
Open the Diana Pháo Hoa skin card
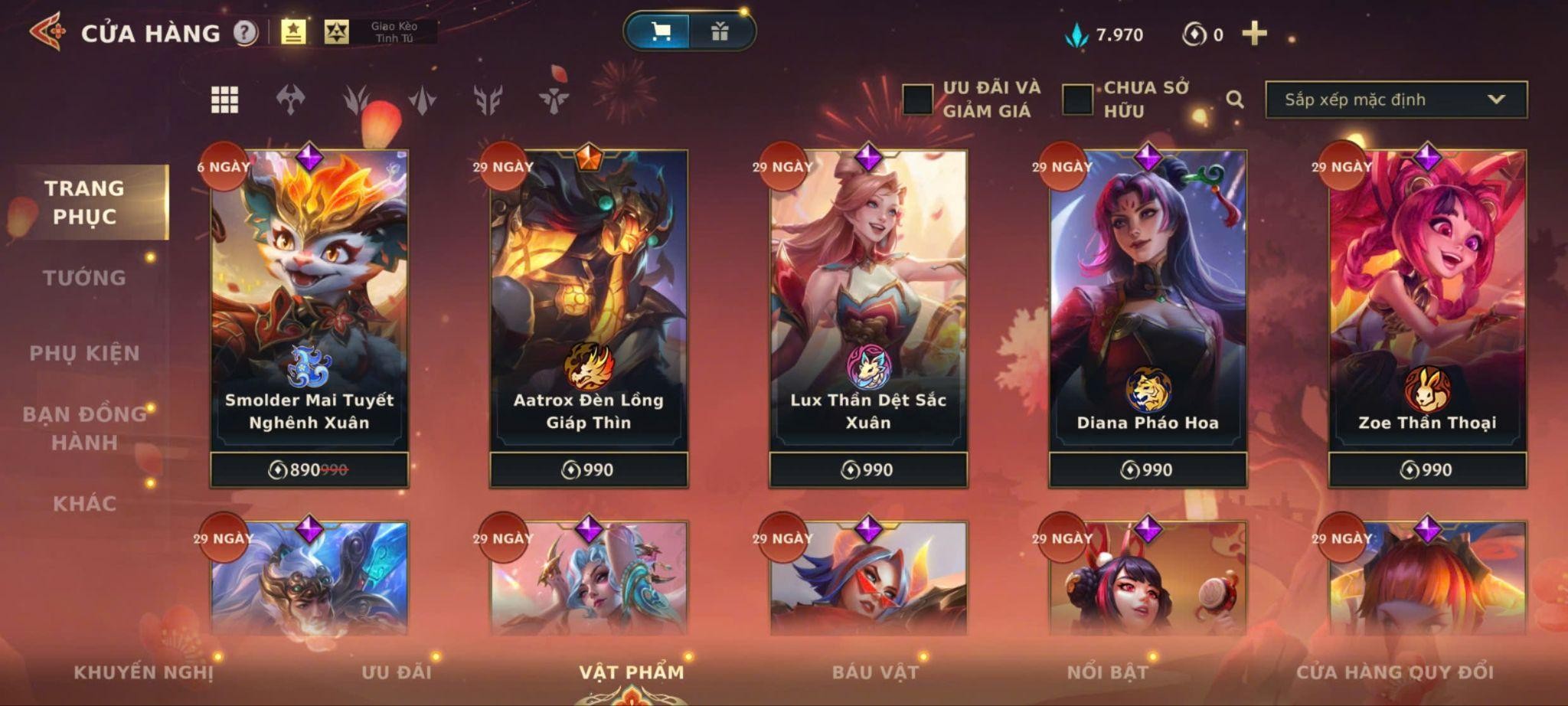1148,306
